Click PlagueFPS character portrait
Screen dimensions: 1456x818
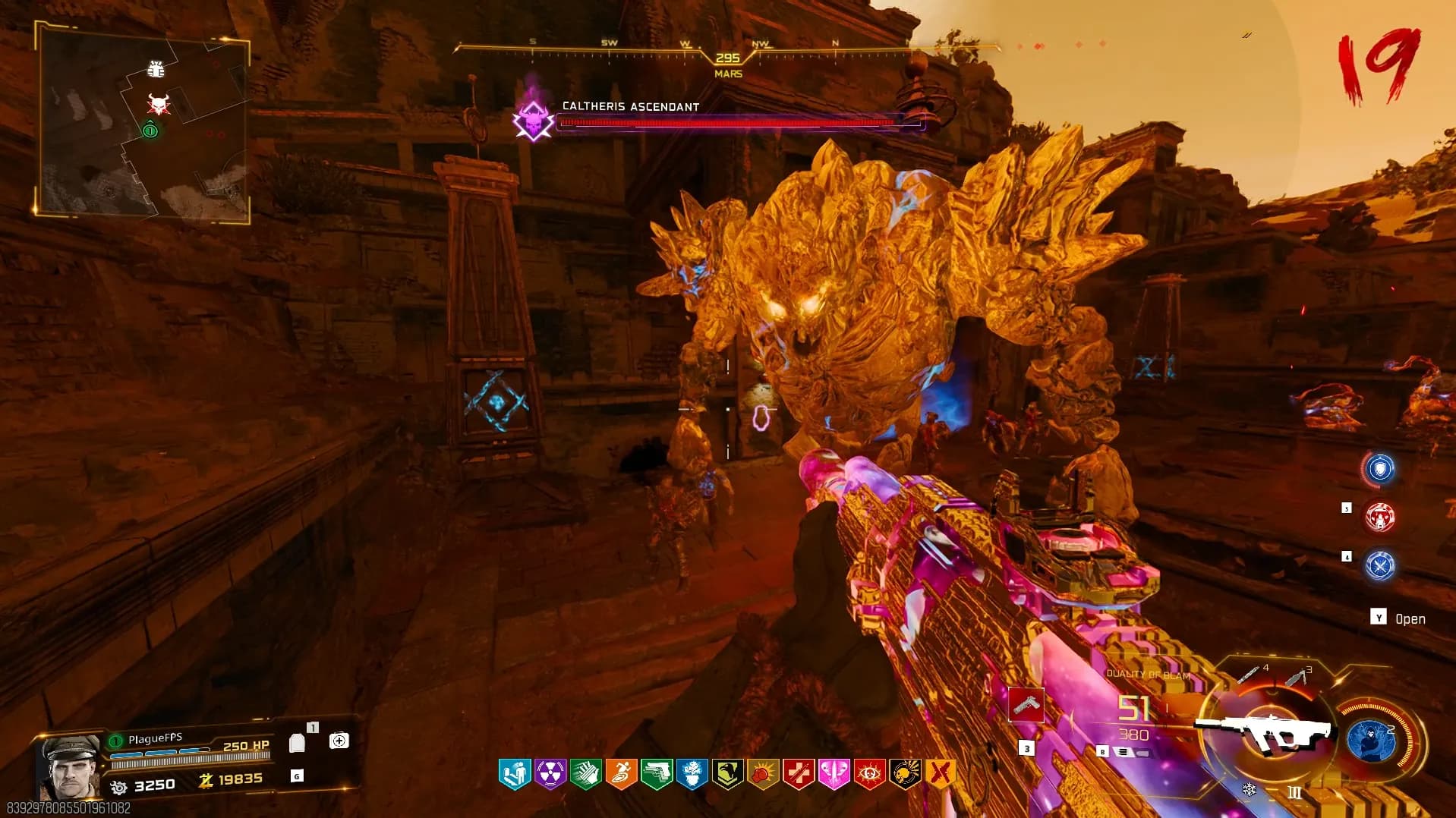click(71, 766)
